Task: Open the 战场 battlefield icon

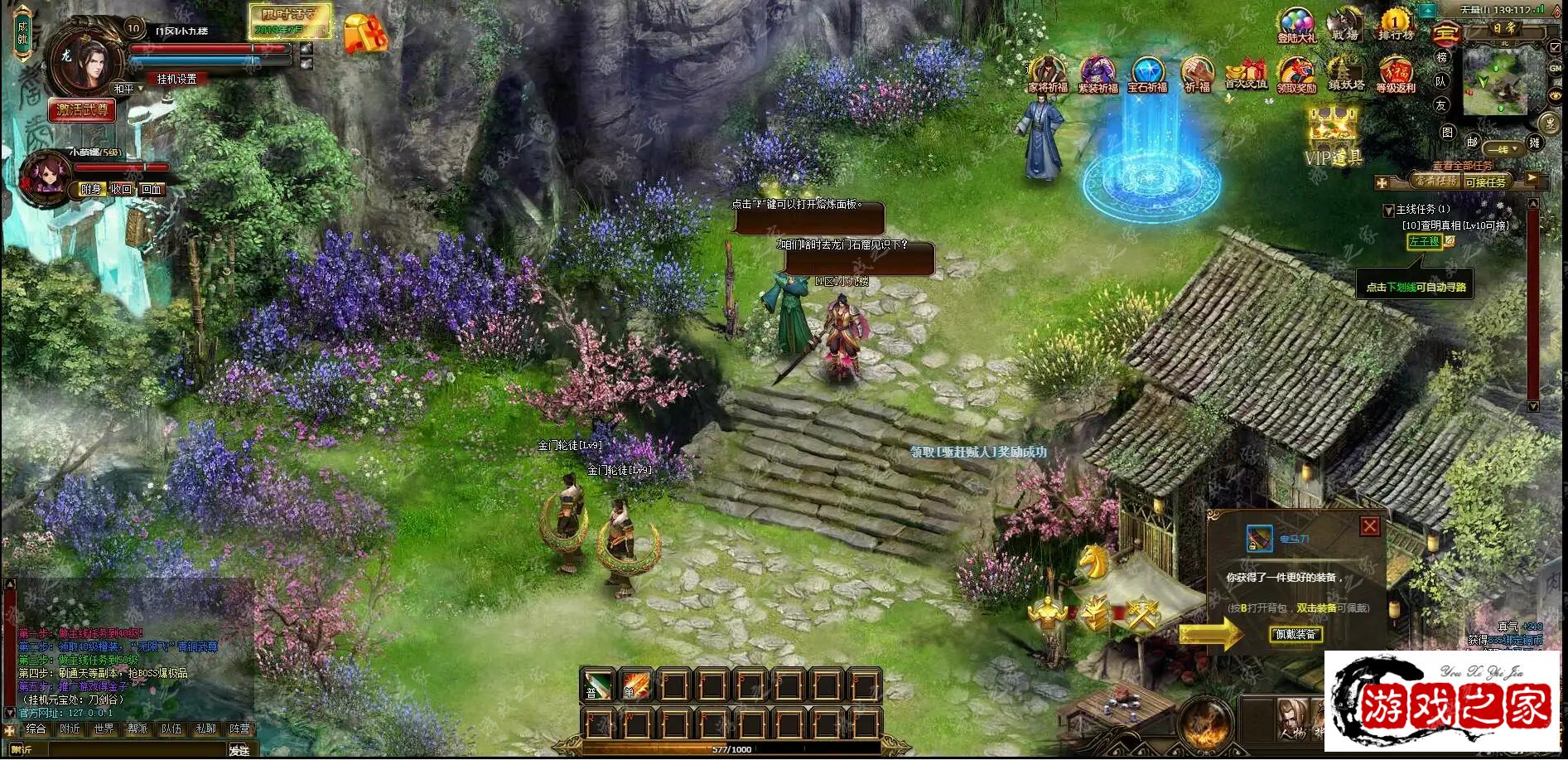Action: (x=1345, y=25)
